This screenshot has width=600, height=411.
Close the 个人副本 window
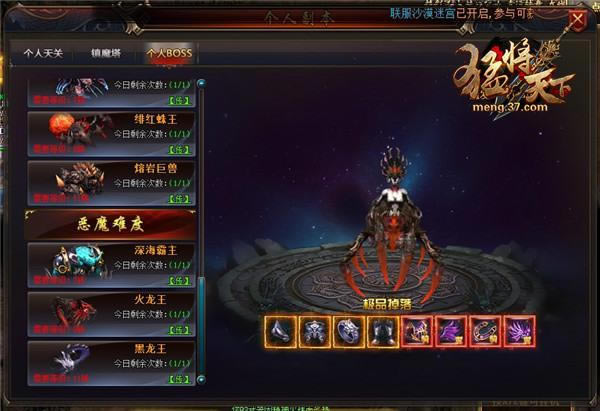577,17
